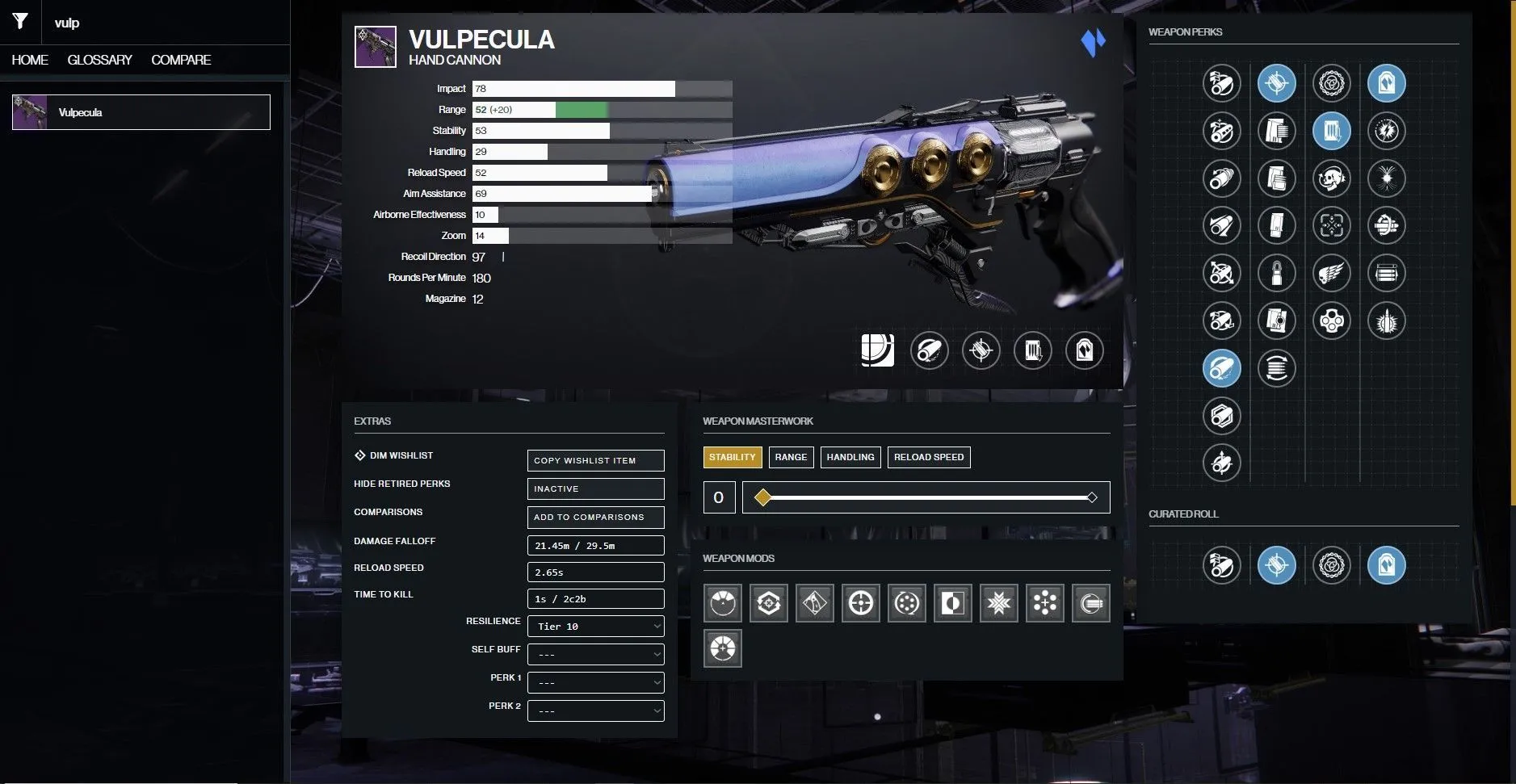Switch the masterwork to RELOAD SPEED
This screenshot has height=784, width=1516.
click(x=927, y=457)
